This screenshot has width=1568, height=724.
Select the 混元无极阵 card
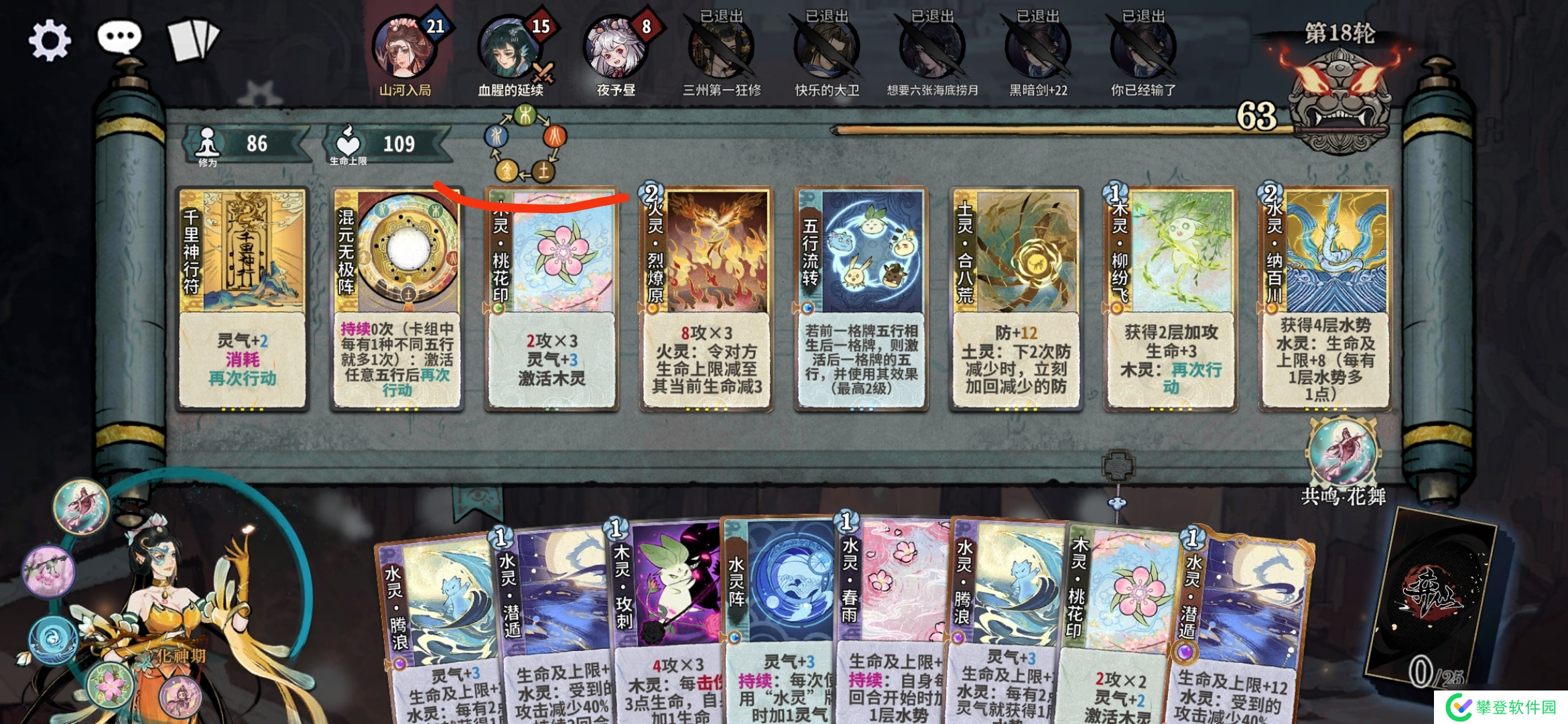click(397, 298)
